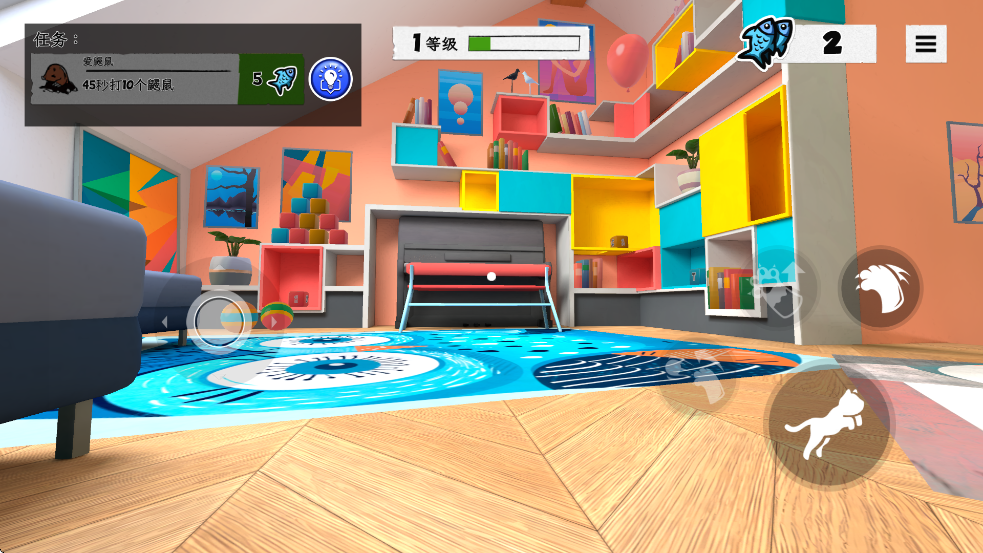The image size is (983, 553).
Task: Use the claw swipe attack button
Action: pos(881,287)
